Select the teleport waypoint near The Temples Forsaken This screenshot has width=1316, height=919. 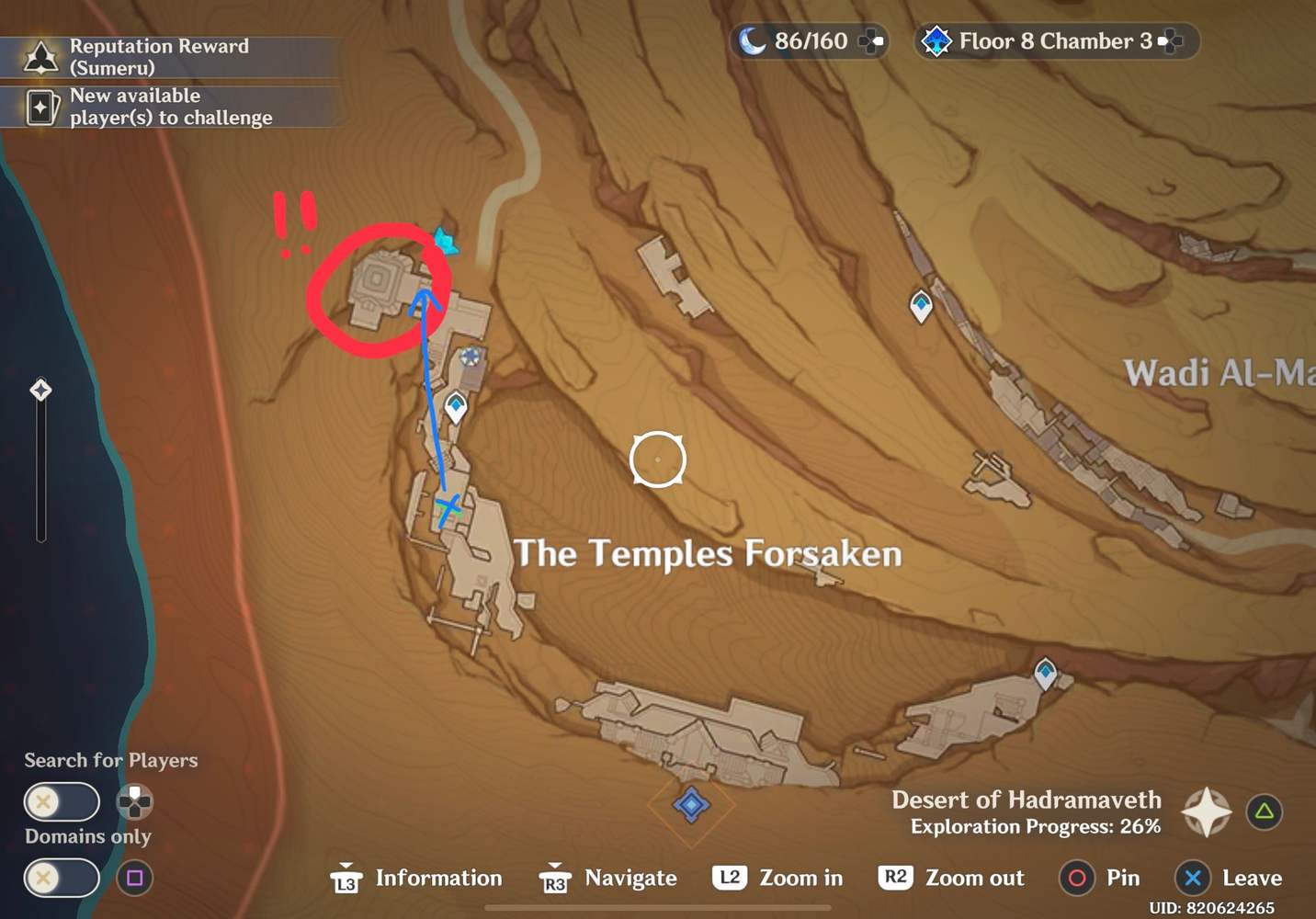pyautogui.click(x=455, y=404)
